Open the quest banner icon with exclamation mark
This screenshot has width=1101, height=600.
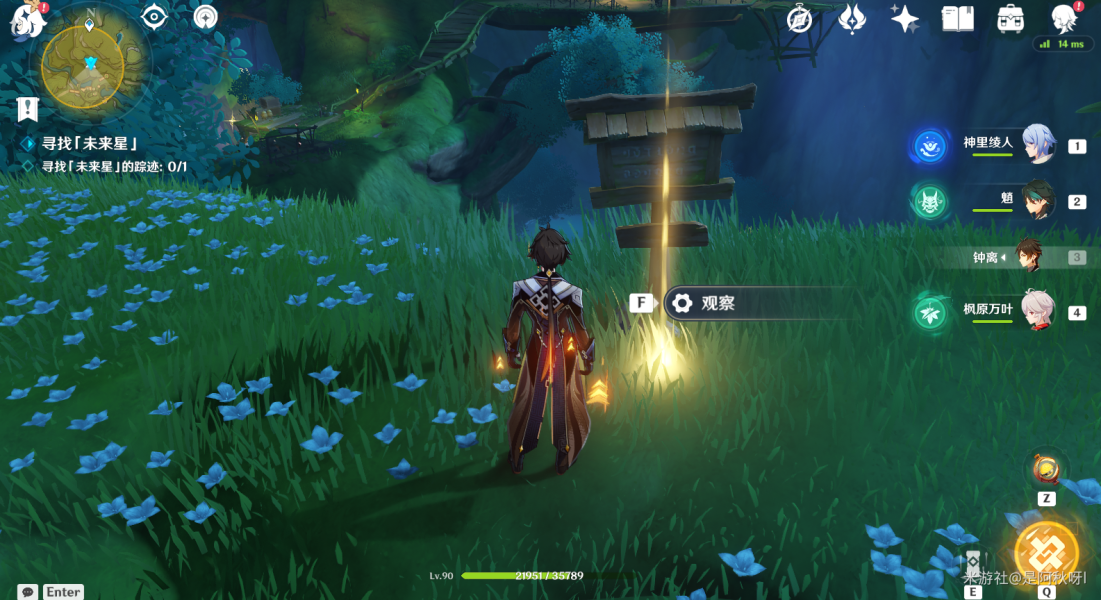[27, 108]
